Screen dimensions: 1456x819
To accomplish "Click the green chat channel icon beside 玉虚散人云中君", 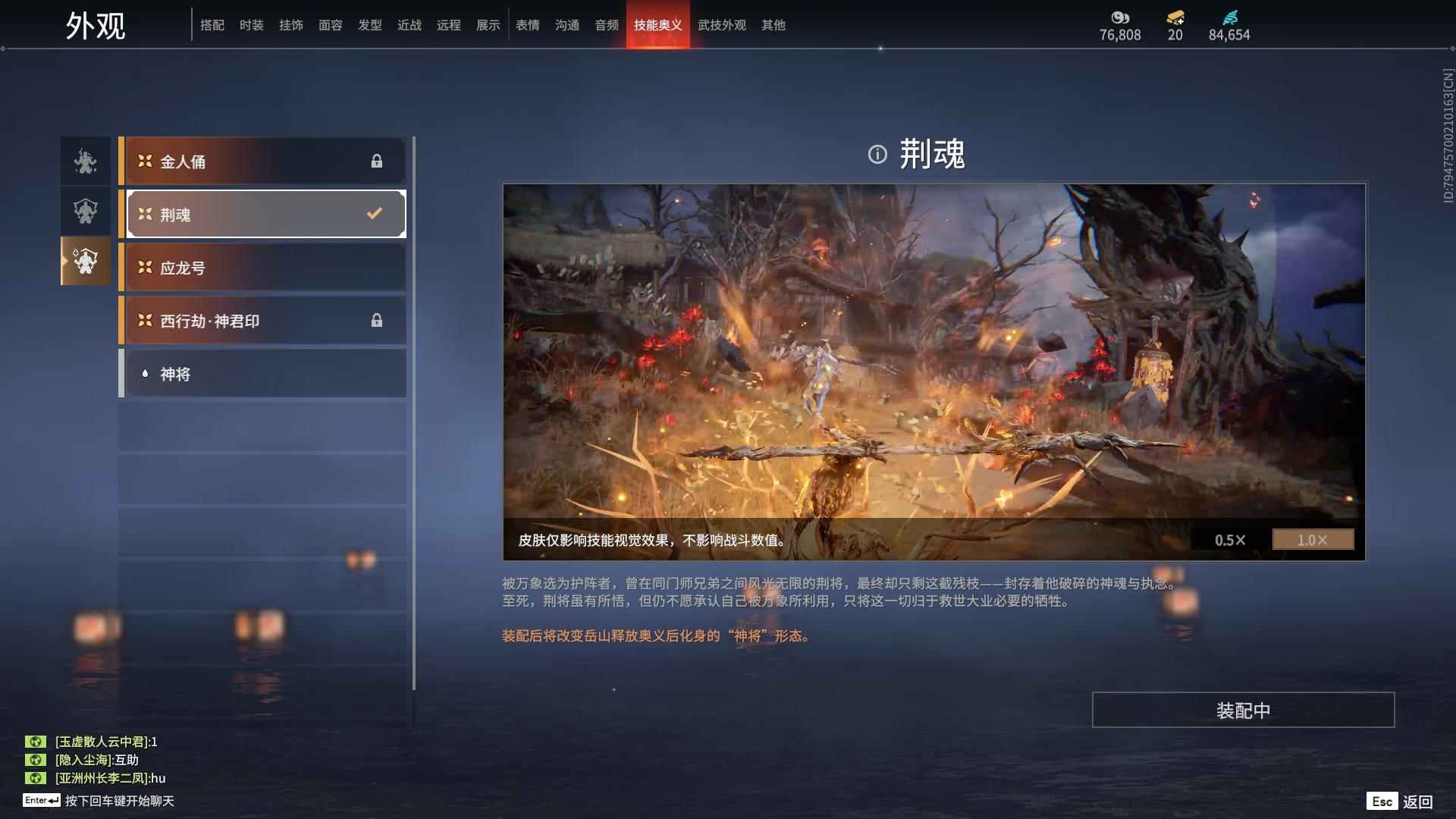I will click(x=36, y=743).
